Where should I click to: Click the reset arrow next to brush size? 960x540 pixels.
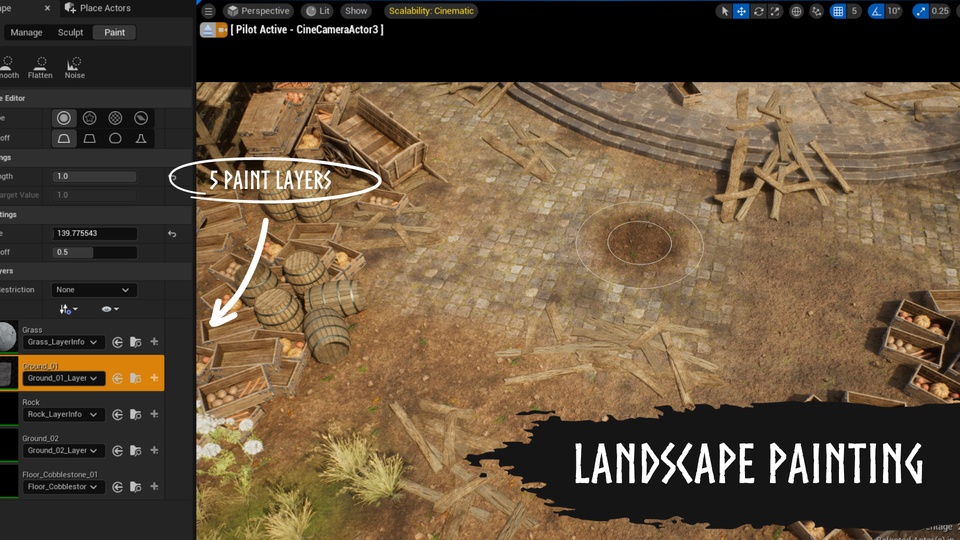point(172,234)
